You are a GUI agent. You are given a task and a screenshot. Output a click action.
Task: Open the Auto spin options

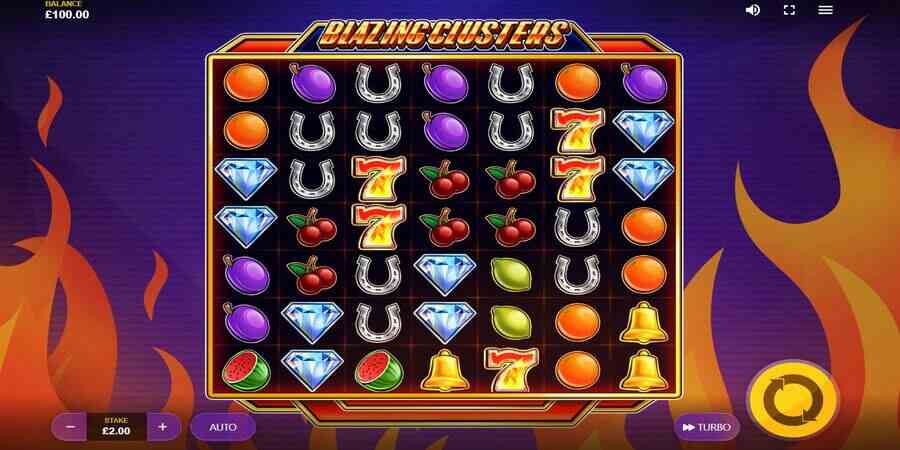223,427
